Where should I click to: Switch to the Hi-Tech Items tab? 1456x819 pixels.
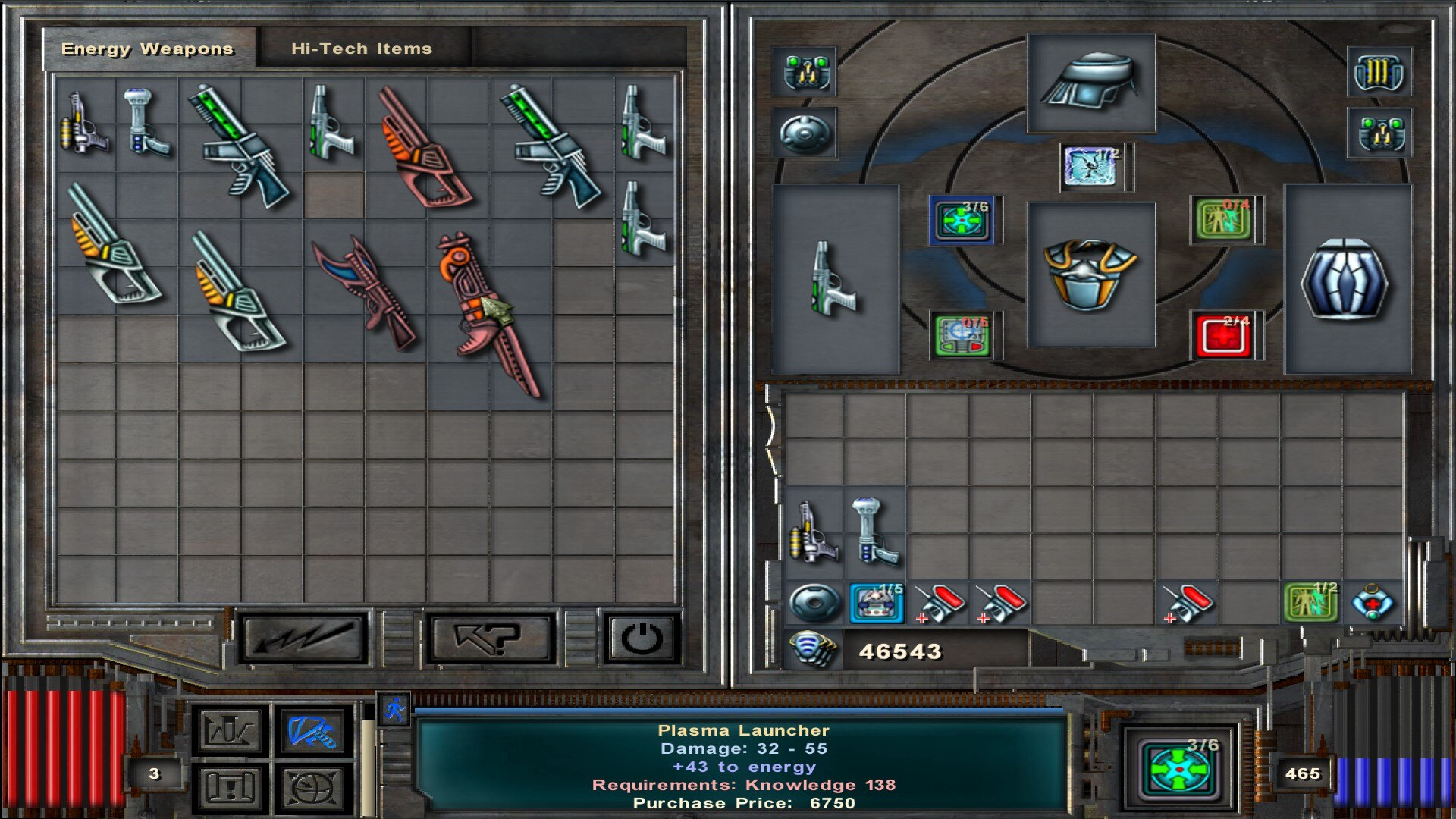click(361, 49)
